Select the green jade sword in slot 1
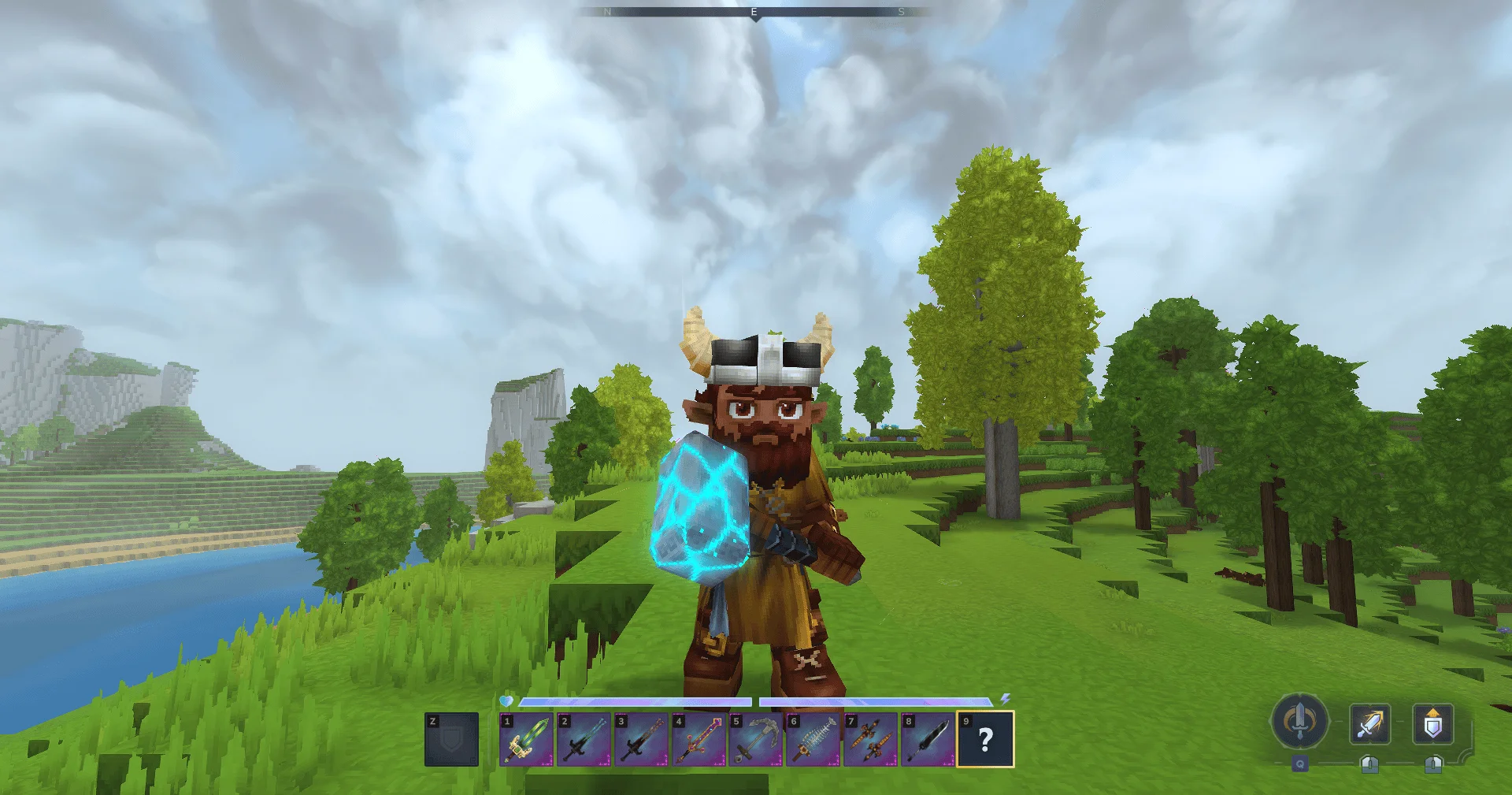Screen dimensions: 1512x795 526,740
